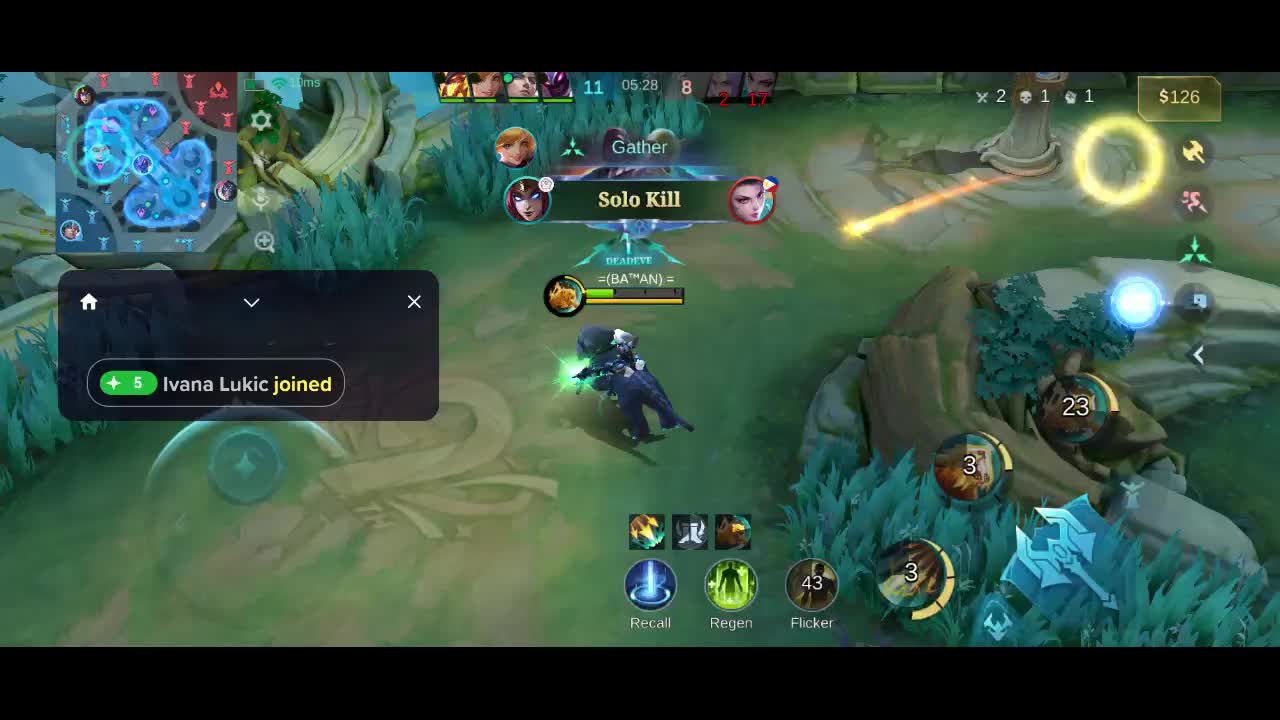Activate the Flicker battle spell
Image resolution: width=1280 pixels, height=720 pixels.
coord(811,586)
